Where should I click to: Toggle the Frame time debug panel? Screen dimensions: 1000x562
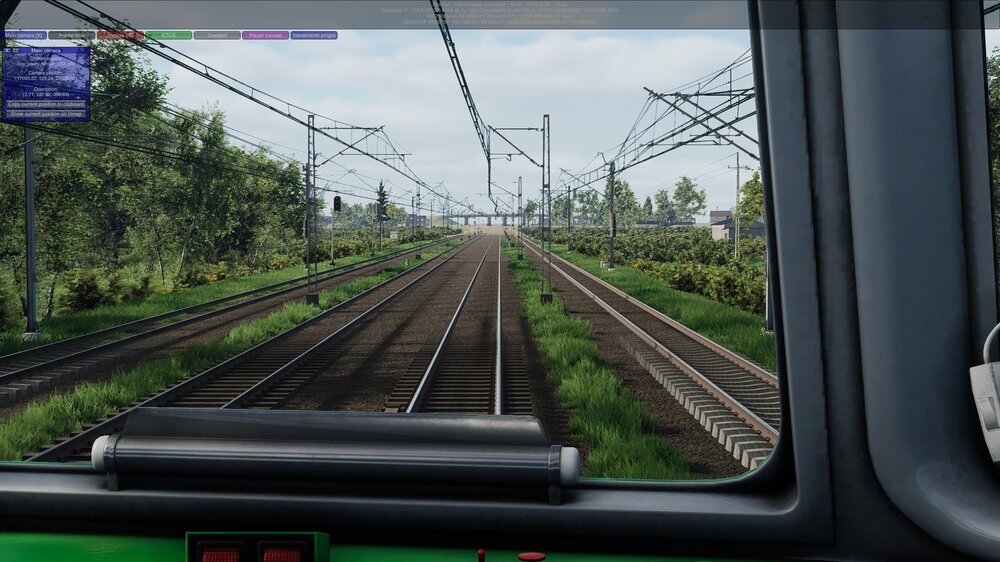point(72,35)
